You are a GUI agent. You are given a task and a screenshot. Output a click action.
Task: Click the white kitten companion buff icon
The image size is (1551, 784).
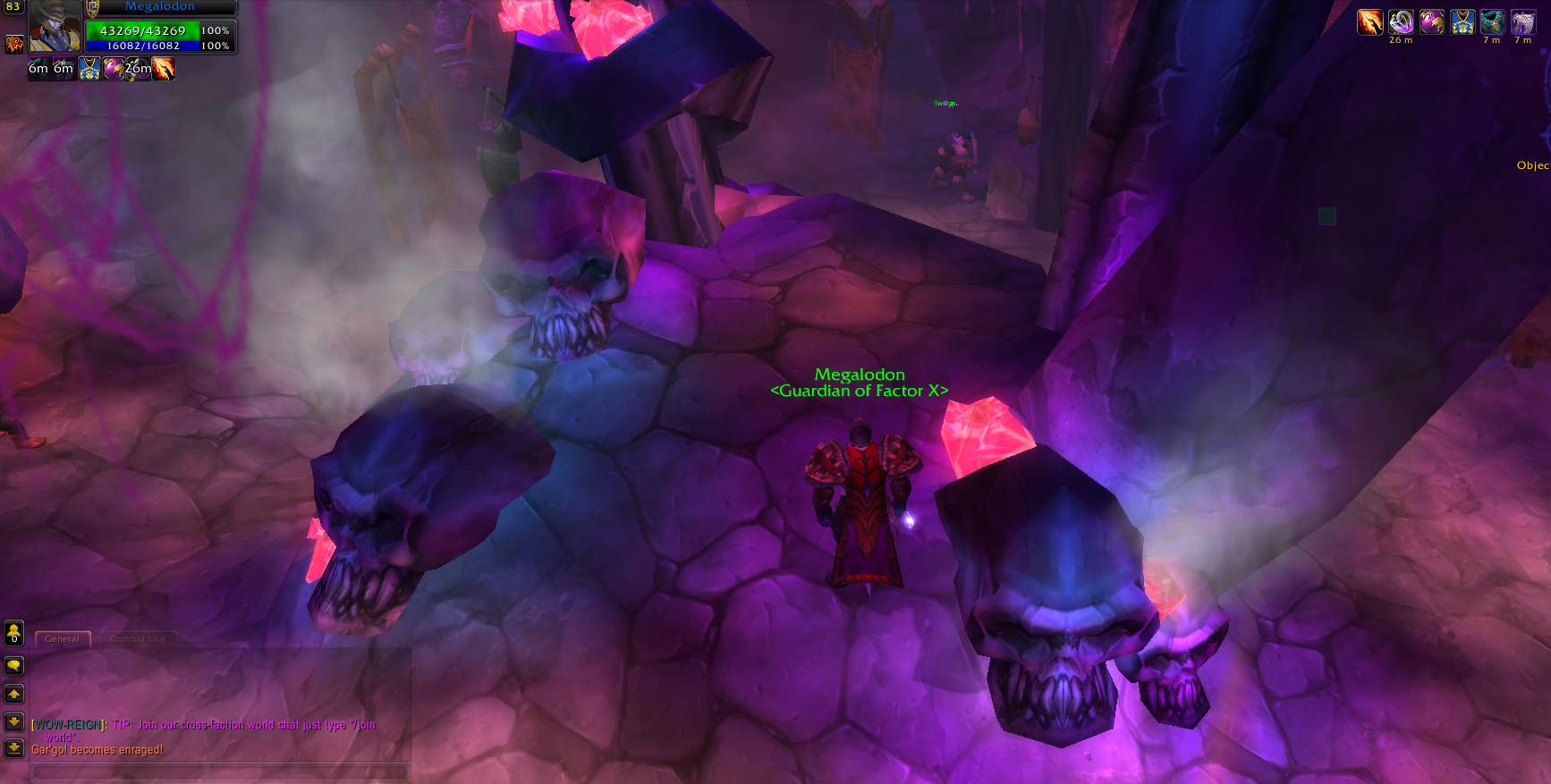pyautogui.click(x=1521, y=21)
